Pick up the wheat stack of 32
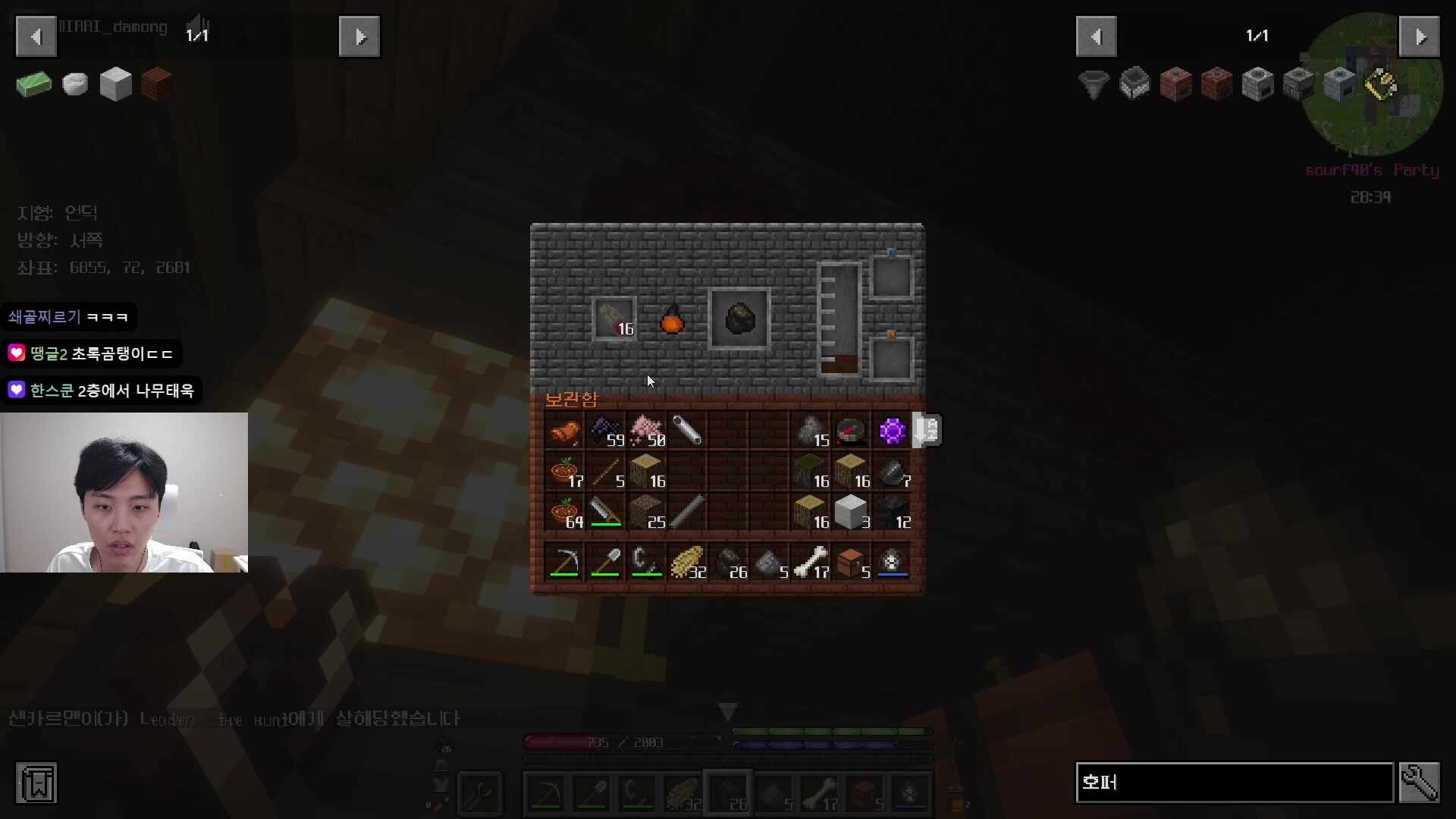The width and height of the screenshot is (1456, 819). [688, 563]
